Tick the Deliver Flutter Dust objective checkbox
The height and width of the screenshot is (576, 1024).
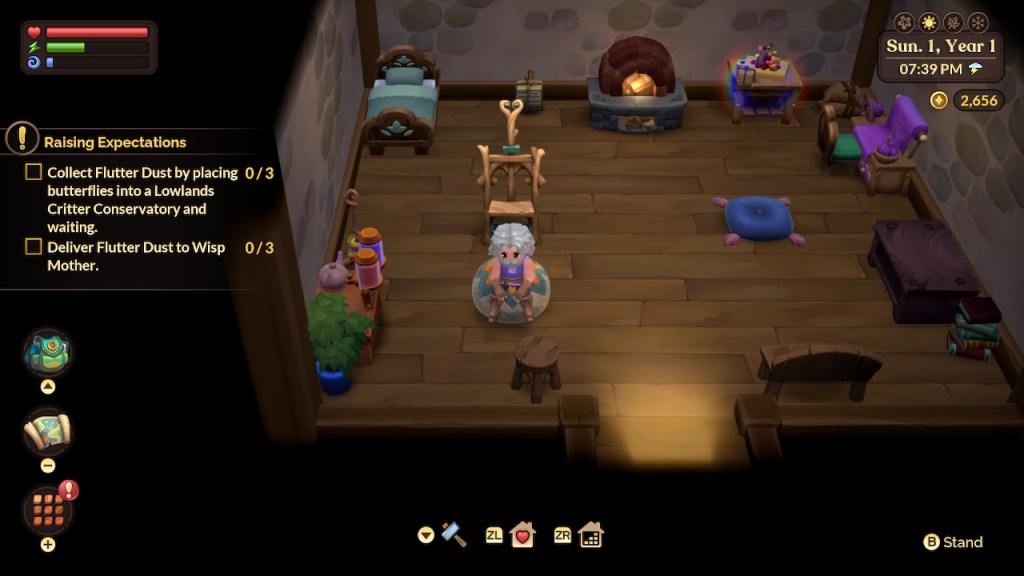(34, 247)
